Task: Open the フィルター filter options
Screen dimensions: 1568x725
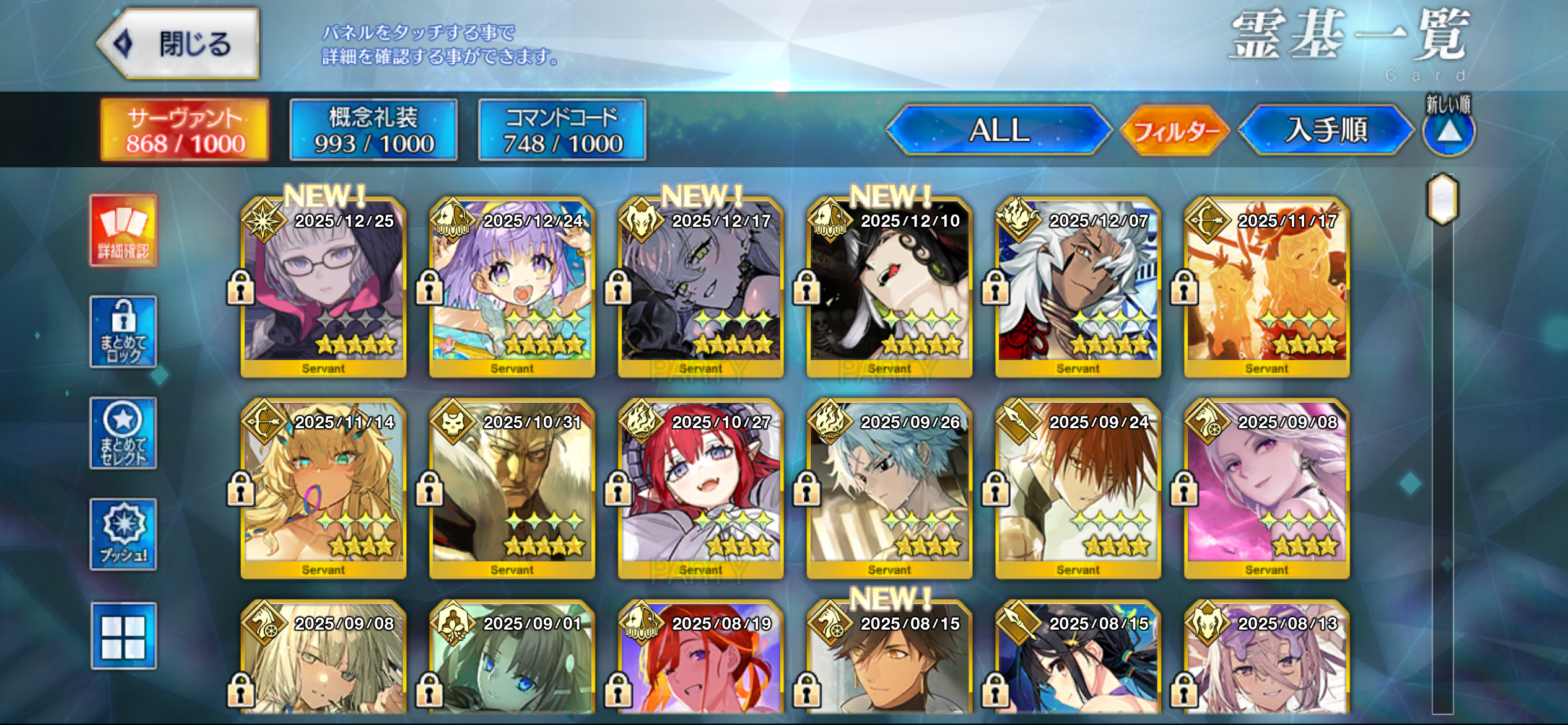Action: click(1175, 131)
